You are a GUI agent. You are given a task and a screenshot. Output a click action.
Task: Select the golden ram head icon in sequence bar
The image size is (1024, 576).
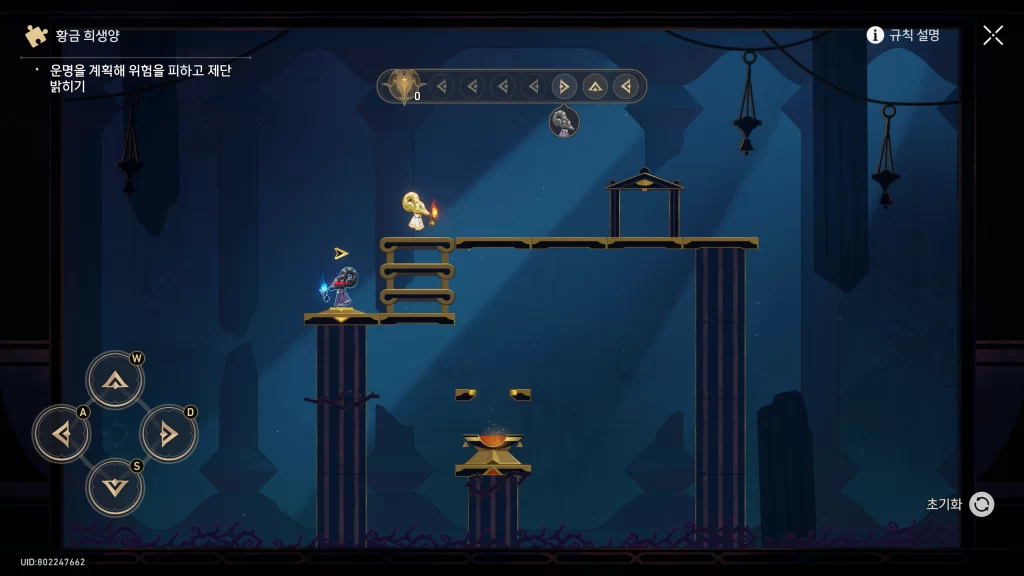[404, 86]
